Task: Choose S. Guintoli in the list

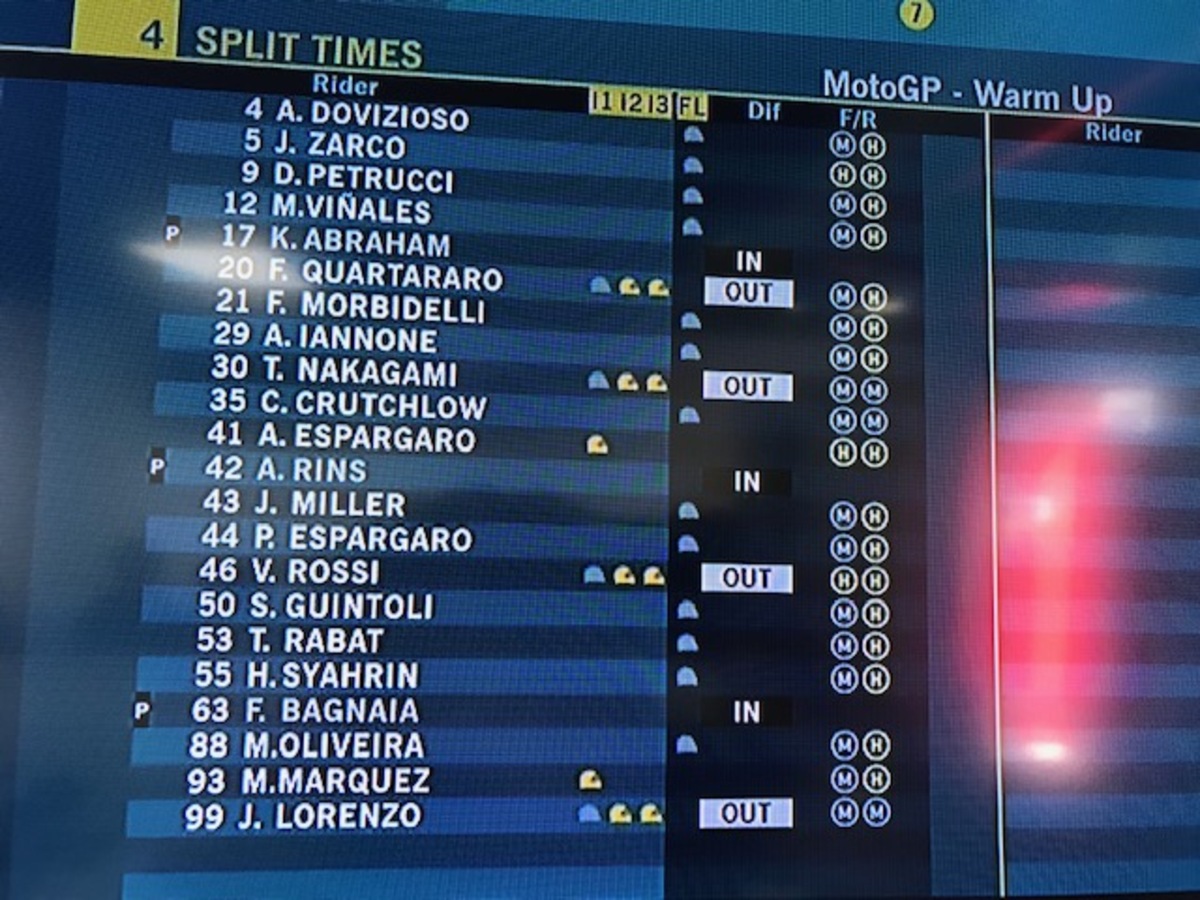Action: click(341, 606)
